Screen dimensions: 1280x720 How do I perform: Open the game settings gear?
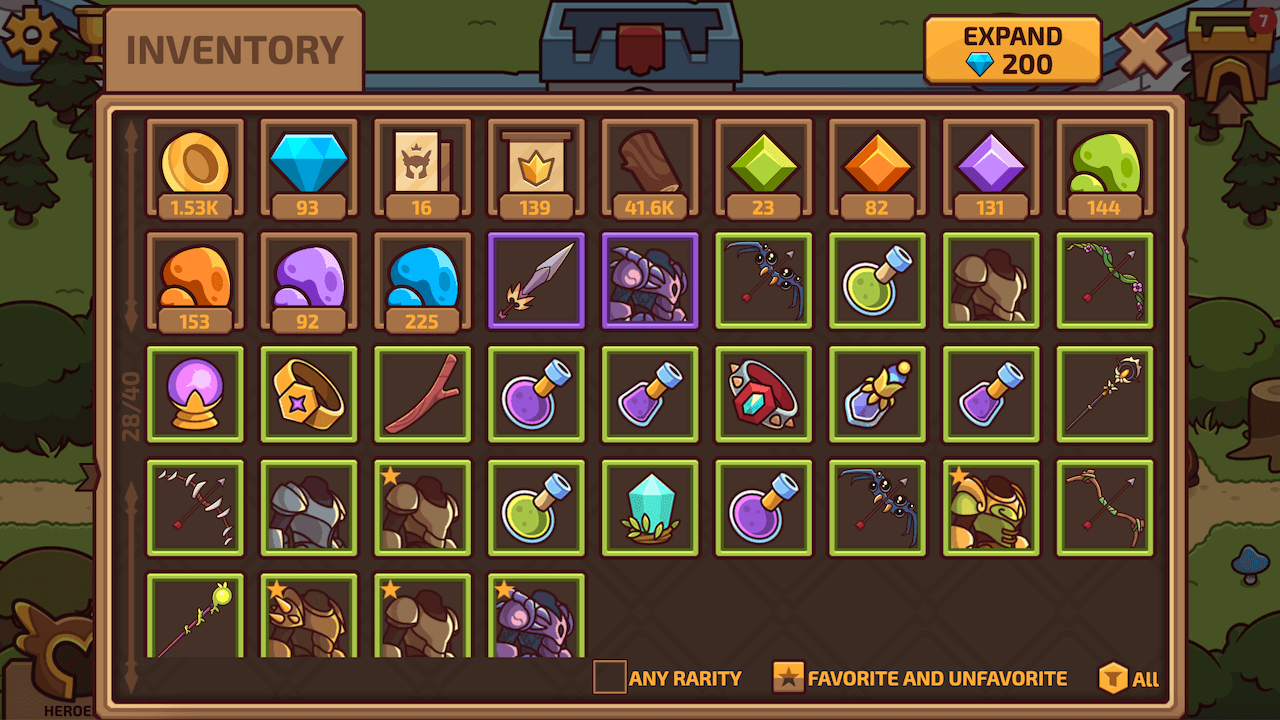30,35
